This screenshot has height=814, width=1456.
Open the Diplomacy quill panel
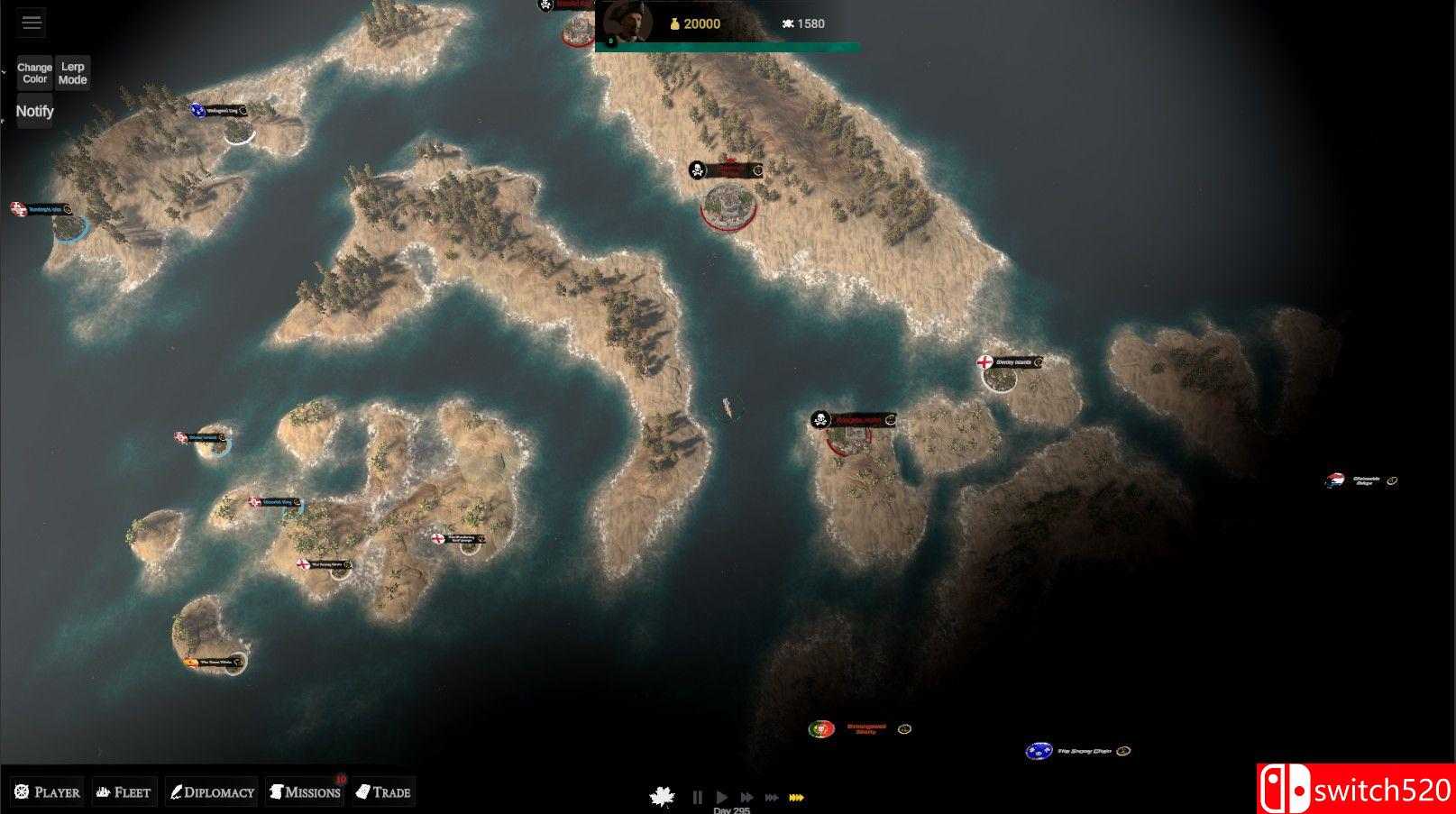[211, 791]
